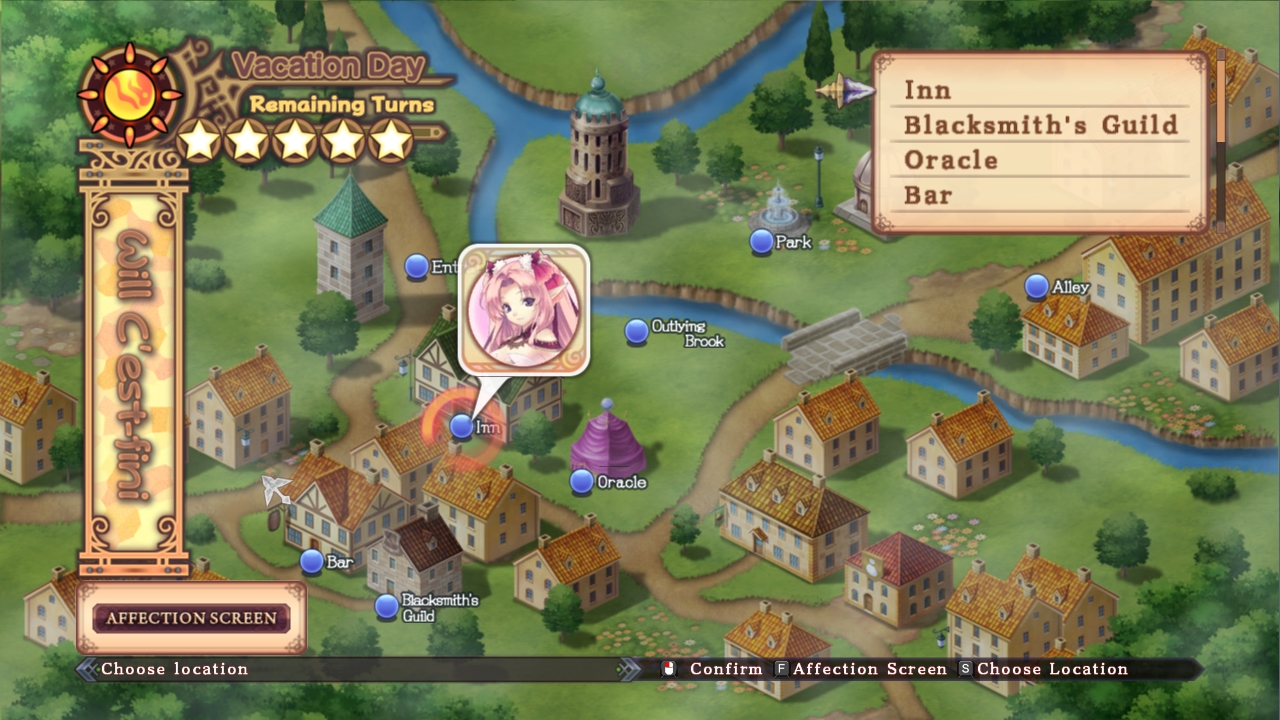
Task: Select the Inn map marker
Action: point(461,427)
